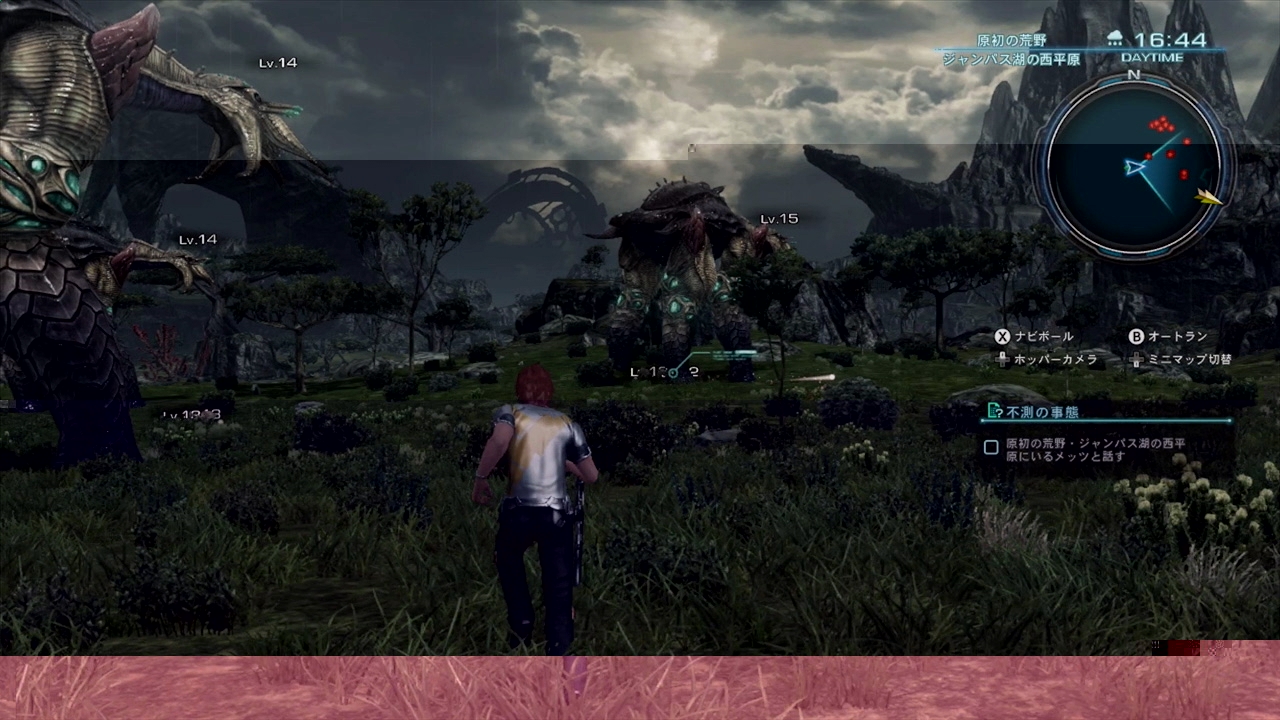Click the red enemy cluster on minimap
The height and width of the screenshot is (720, 1280).
[x=1161, y=125]
